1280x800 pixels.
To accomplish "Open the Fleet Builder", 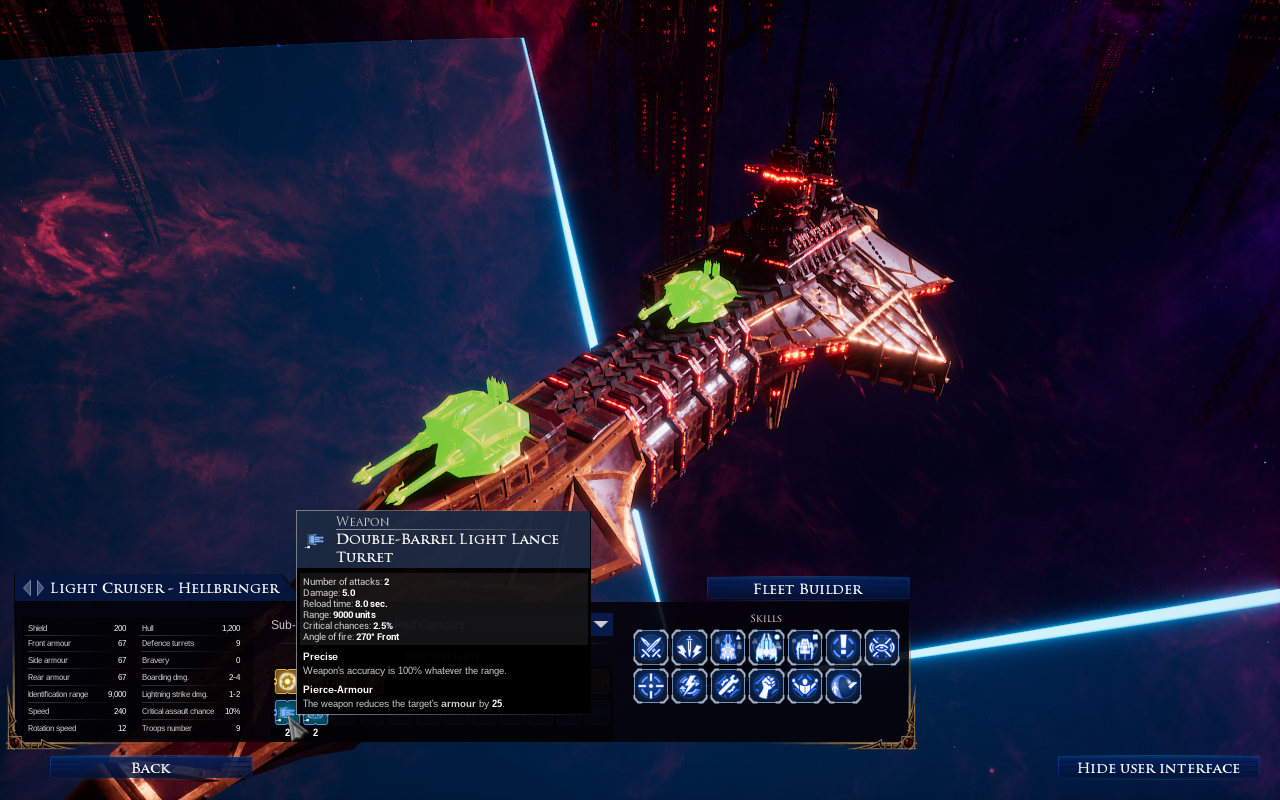I will click(x=808, y=589).
